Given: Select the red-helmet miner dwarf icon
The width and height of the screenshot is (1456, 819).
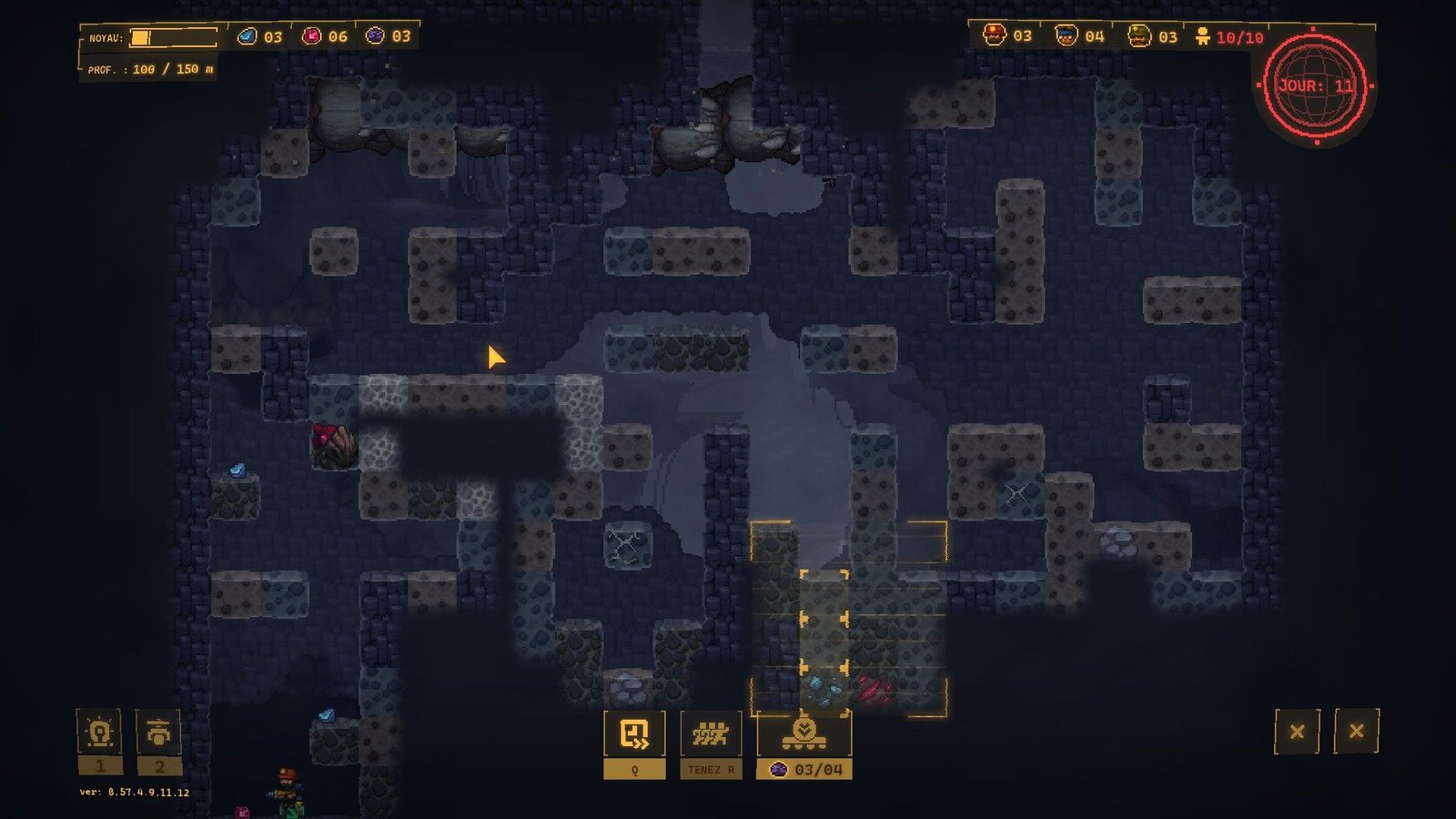Looking at the screenshot, I should [994, 35].
